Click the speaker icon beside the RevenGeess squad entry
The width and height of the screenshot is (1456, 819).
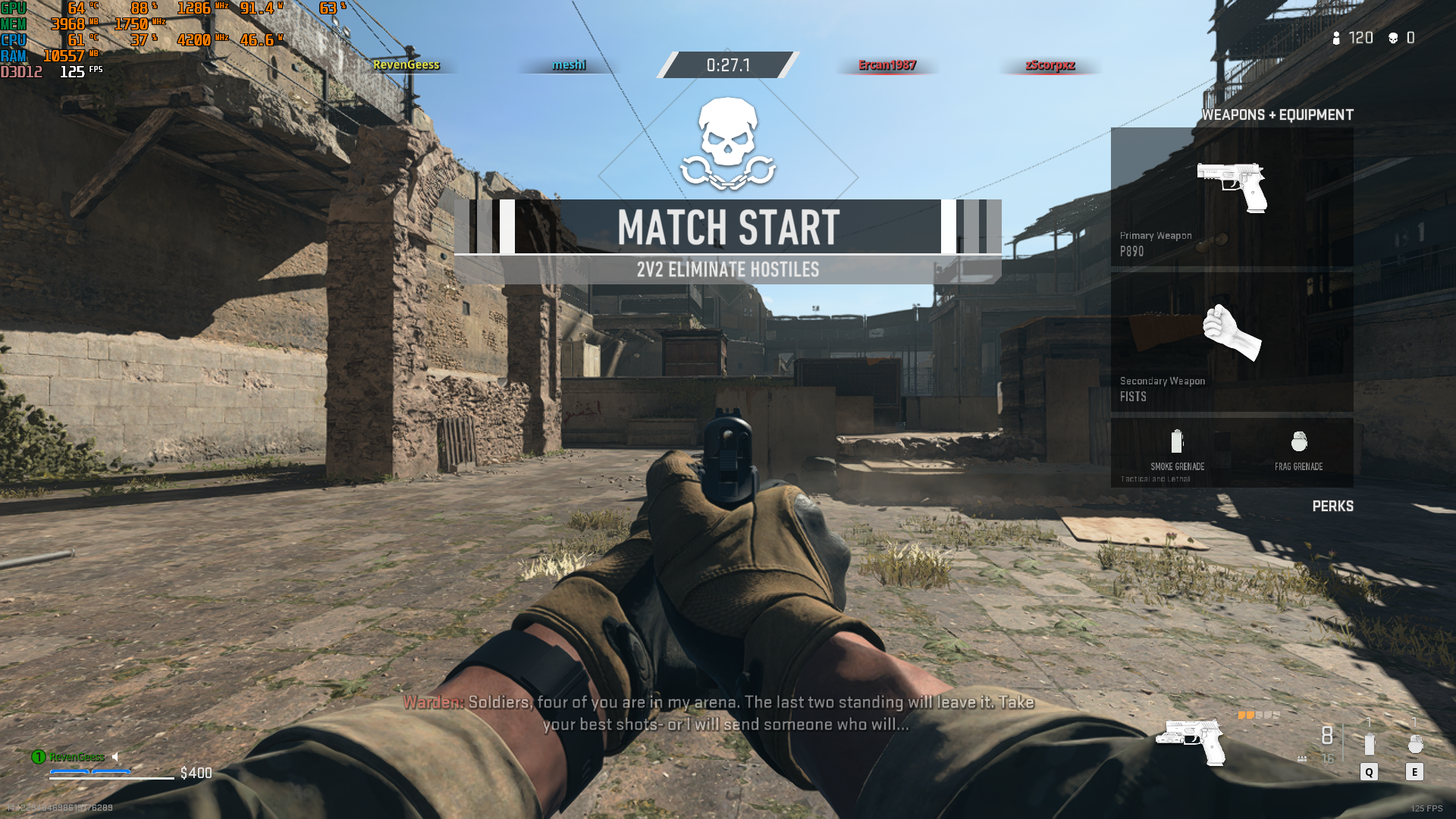pos(116,757)
